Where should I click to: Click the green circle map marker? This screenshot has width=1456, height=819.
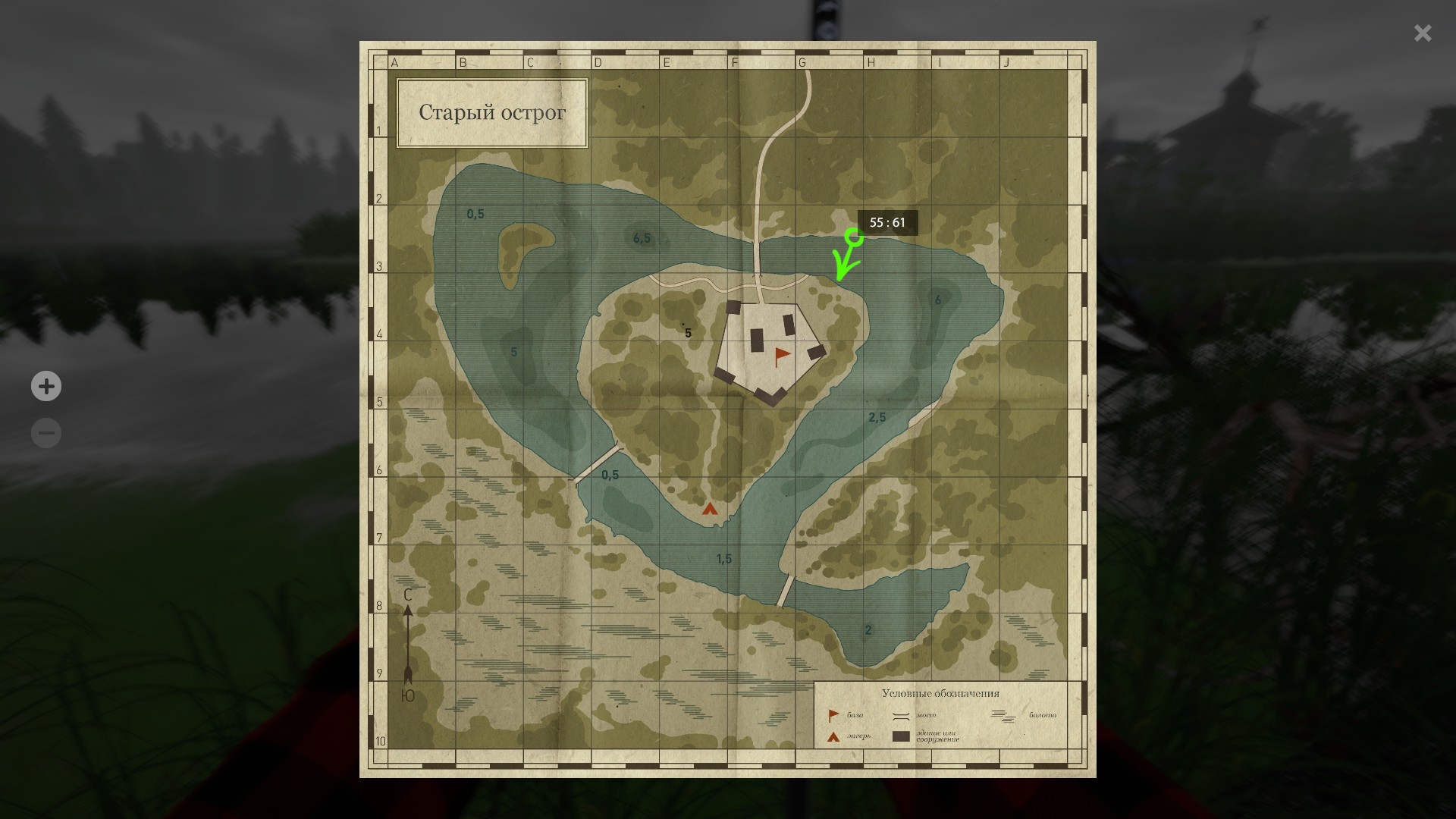[854, 237]
